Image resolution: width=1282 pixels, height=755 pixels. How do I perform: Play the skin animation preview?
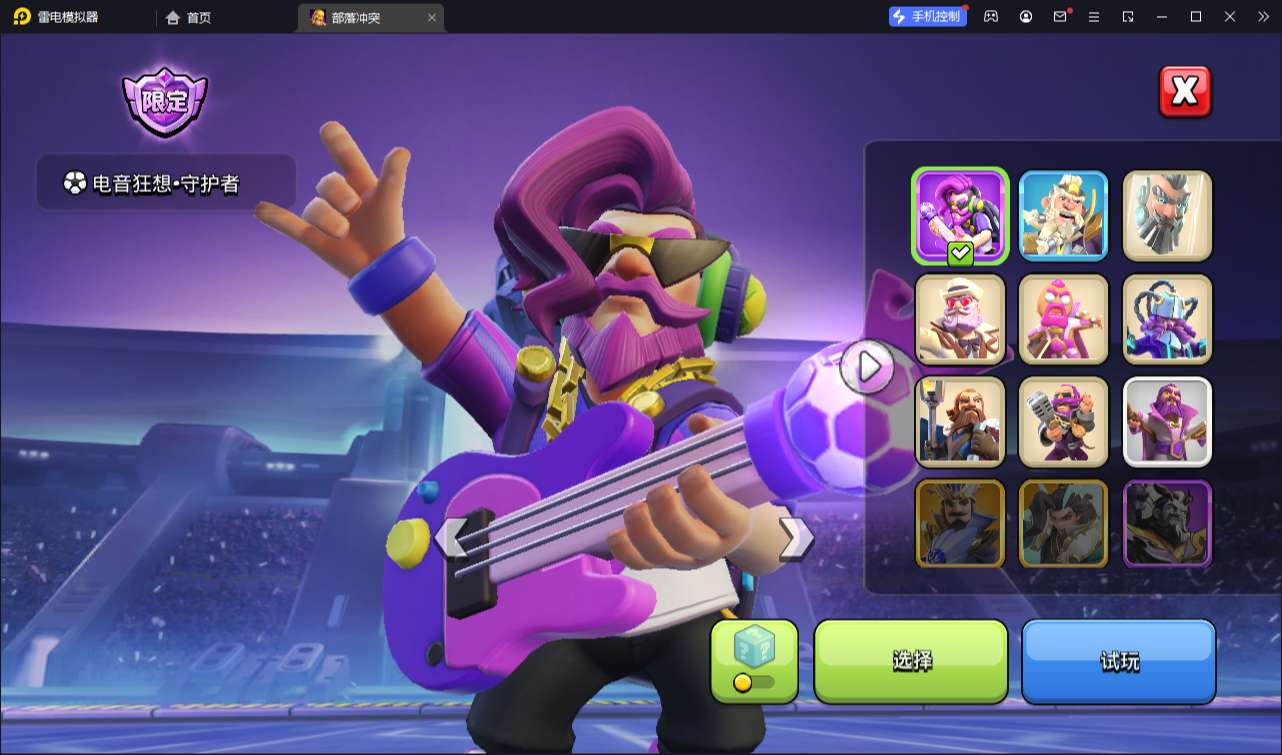point(867,367)
